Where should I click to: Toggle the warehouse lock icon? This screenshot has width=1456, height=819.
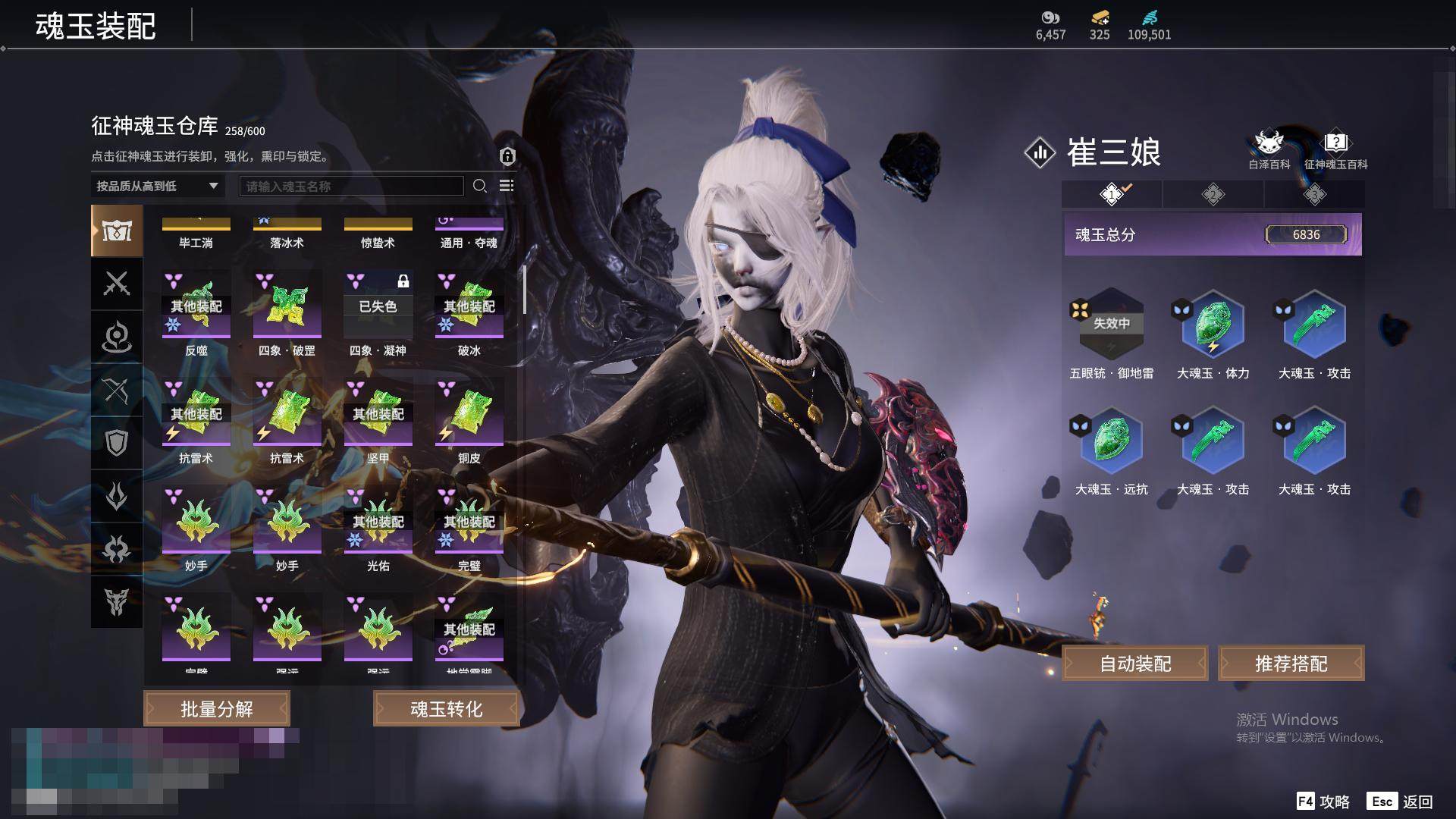pyautogui.click(x=507, y=156)
